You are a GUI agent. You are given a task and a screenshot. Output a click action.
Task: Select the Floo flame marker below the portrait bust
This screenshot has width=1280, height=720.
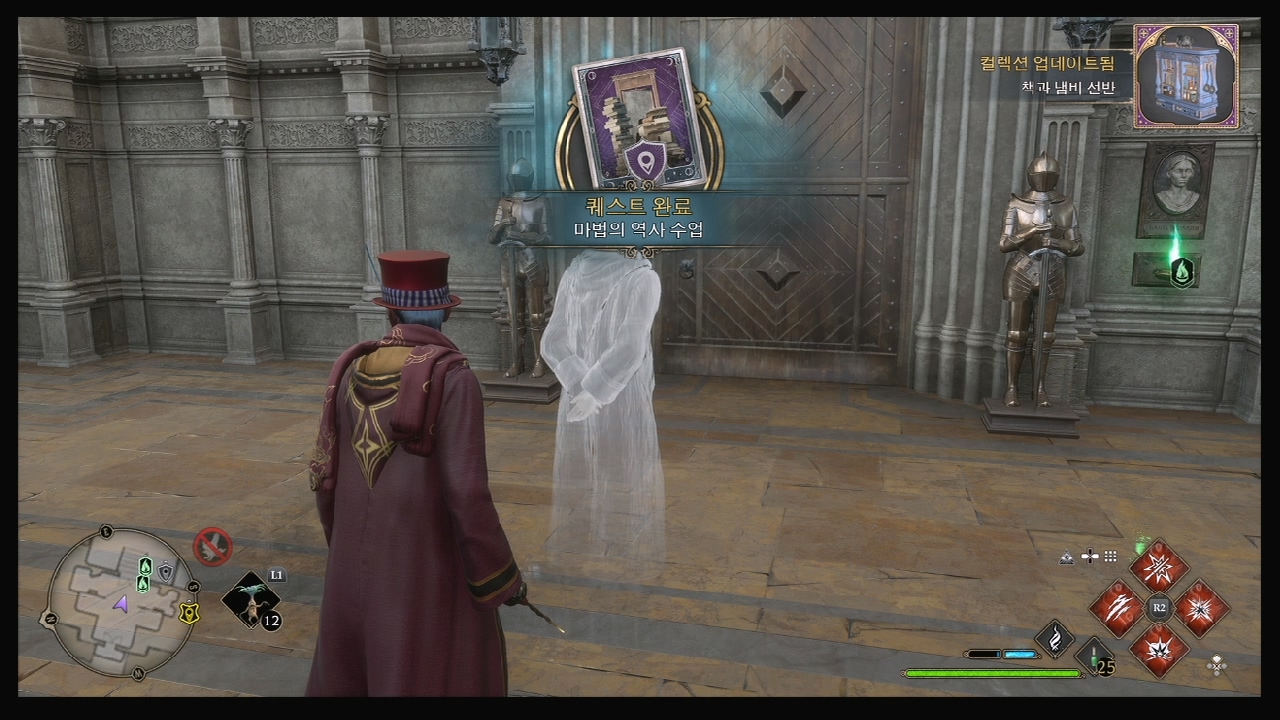tap(1181, 271)
